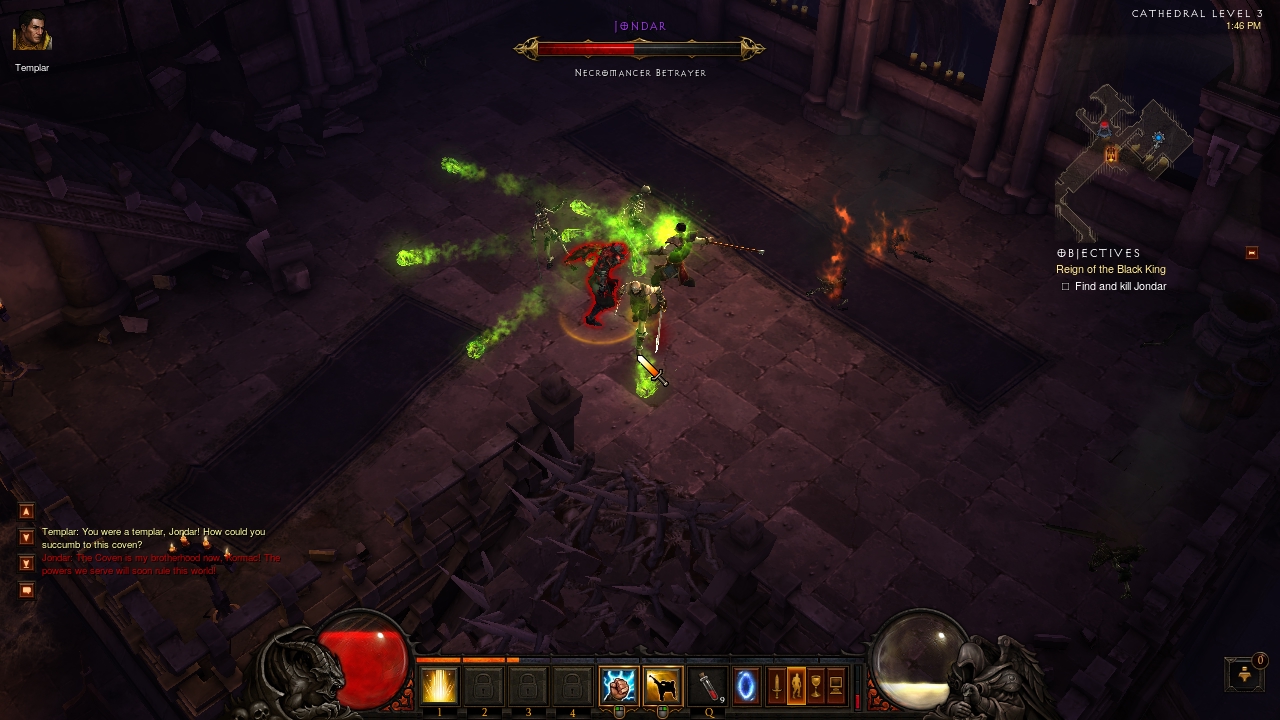Viewport: 1280px width, 720px height.
Task: Use the lightning fist primary skill
Action: pos(618,686)
